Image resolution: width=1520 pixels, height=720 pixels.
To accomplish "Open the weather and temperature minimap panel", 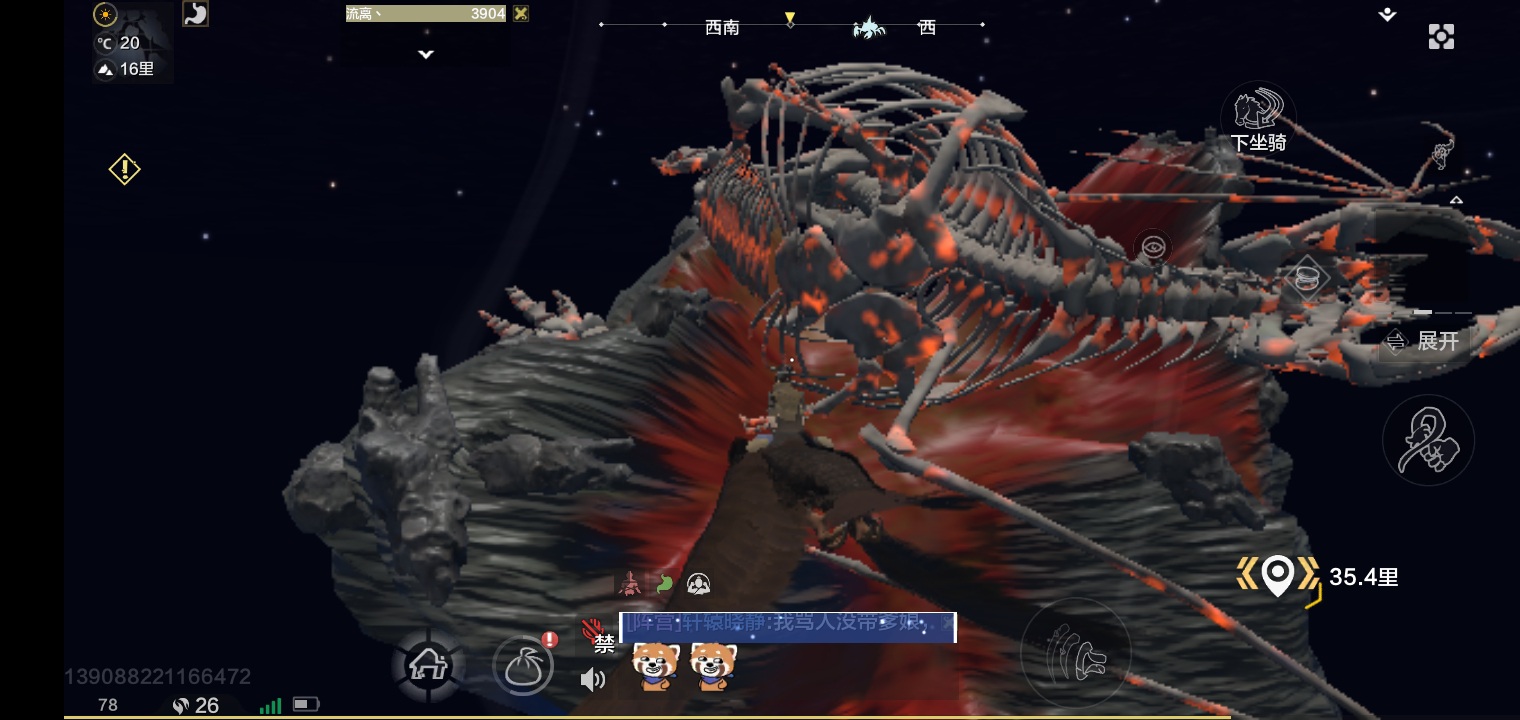I will pos(133,42).
